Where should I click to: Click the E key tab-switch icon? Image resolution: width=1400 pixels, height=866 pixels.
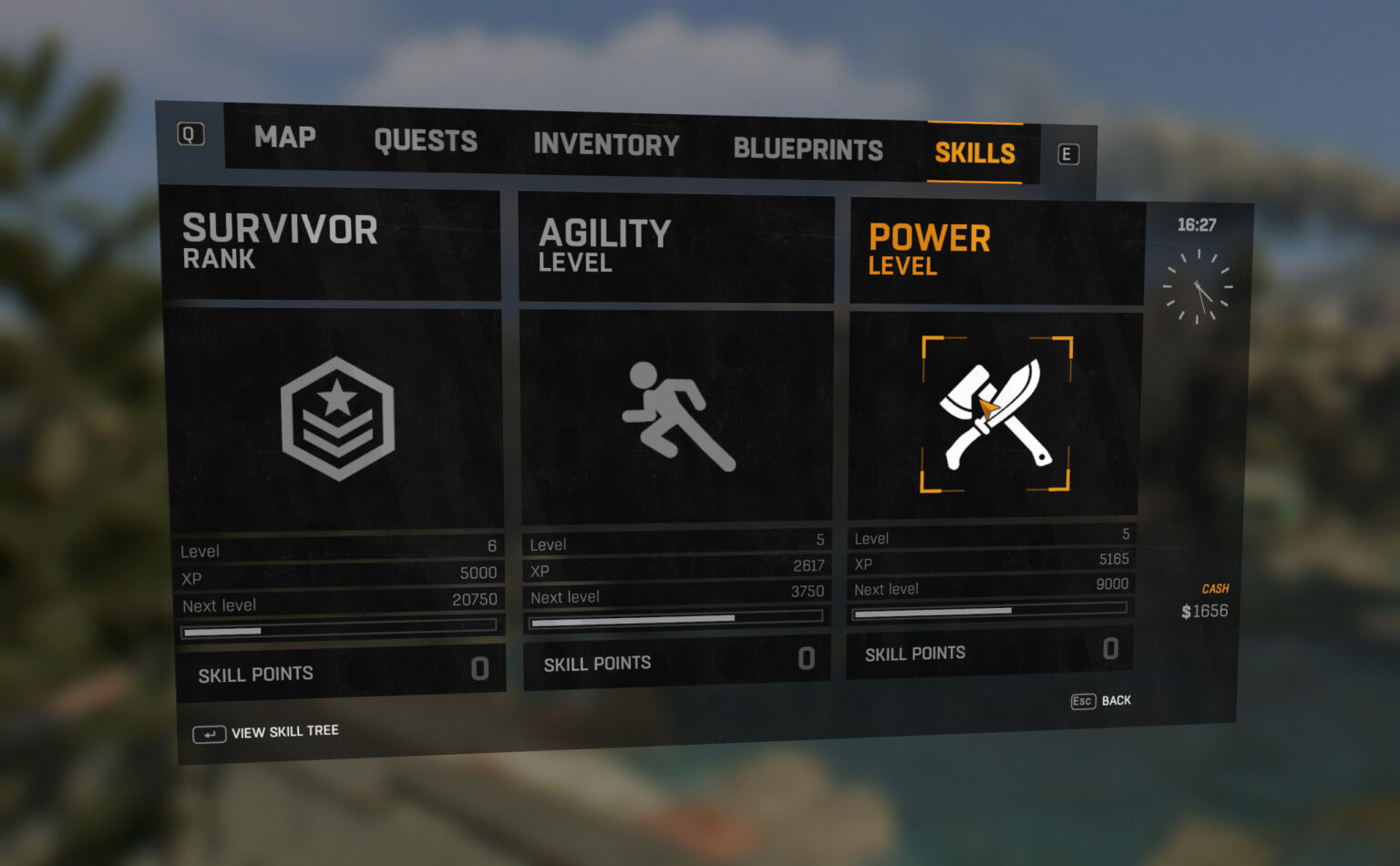click(x=1067, y=155)
